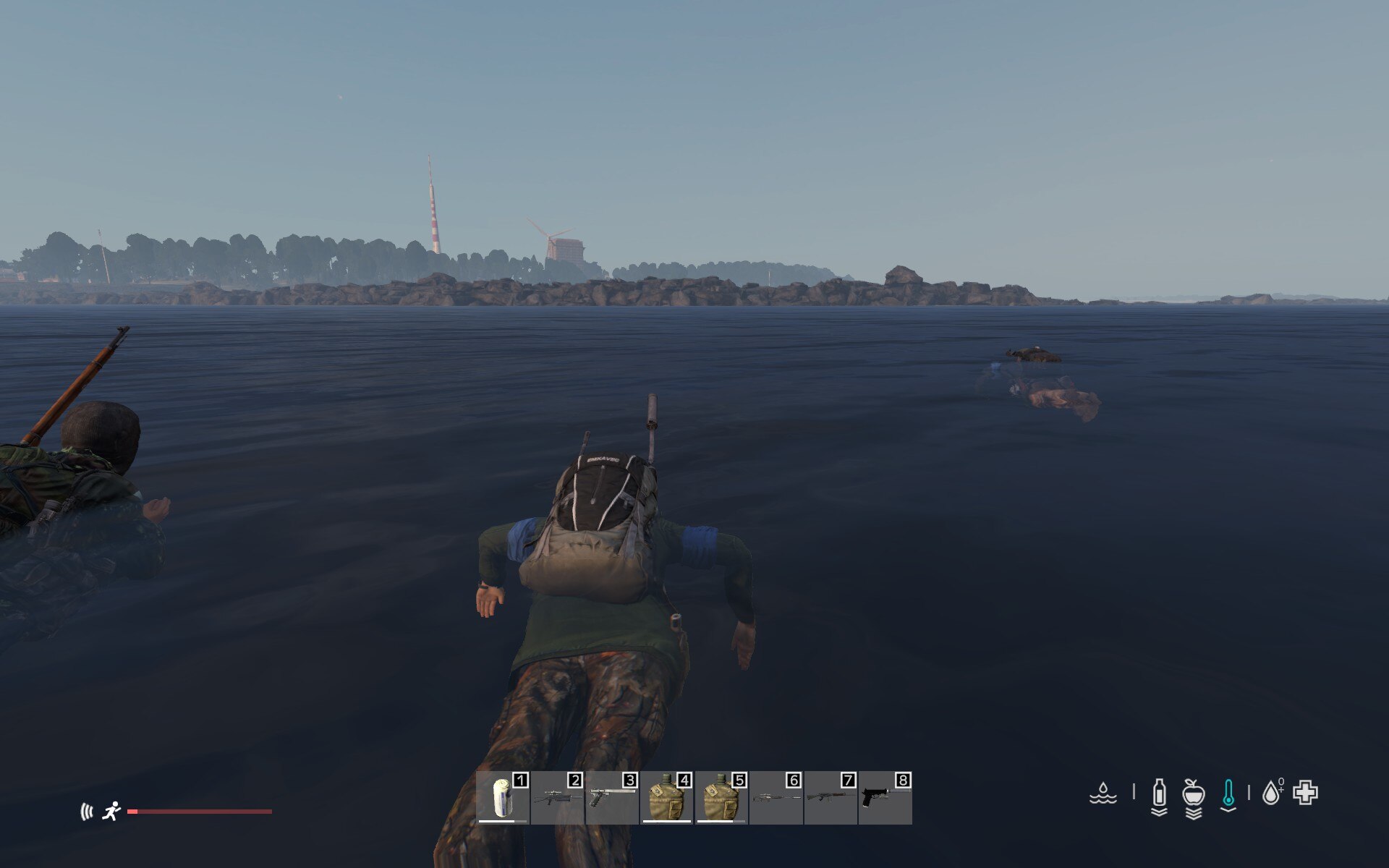Use the canteen in hotbar slot 4

[666, 798]
